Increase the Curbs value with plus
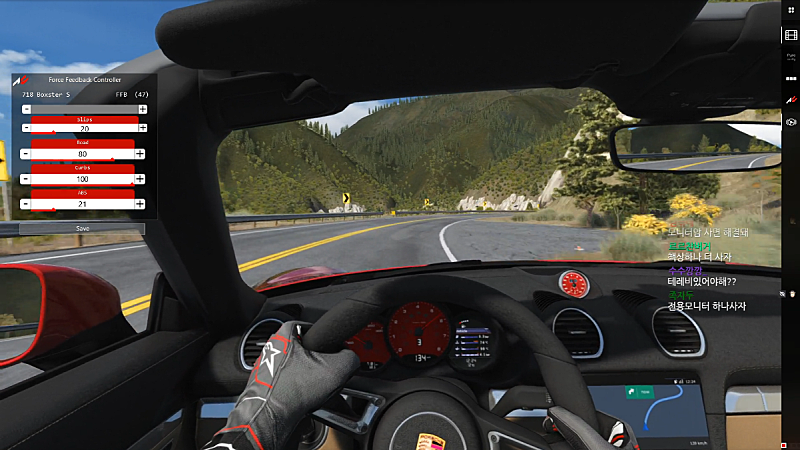The height and width of the screenshot is (450, 800). coord(141,179)
